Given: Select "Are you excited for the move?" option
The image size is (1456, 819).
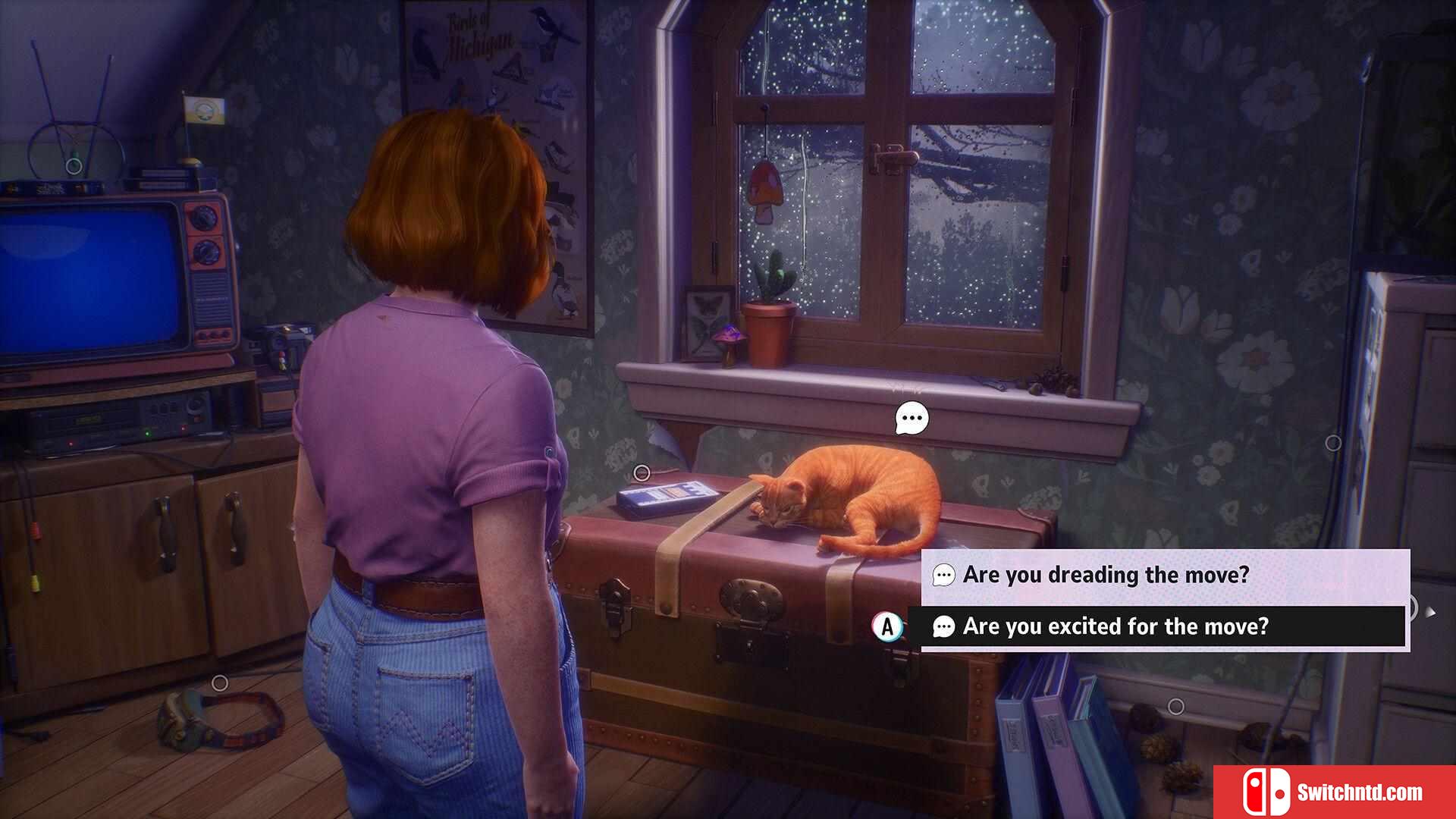Looking at the screenshot, I should pyautogui.click(x=1115, y=626).
